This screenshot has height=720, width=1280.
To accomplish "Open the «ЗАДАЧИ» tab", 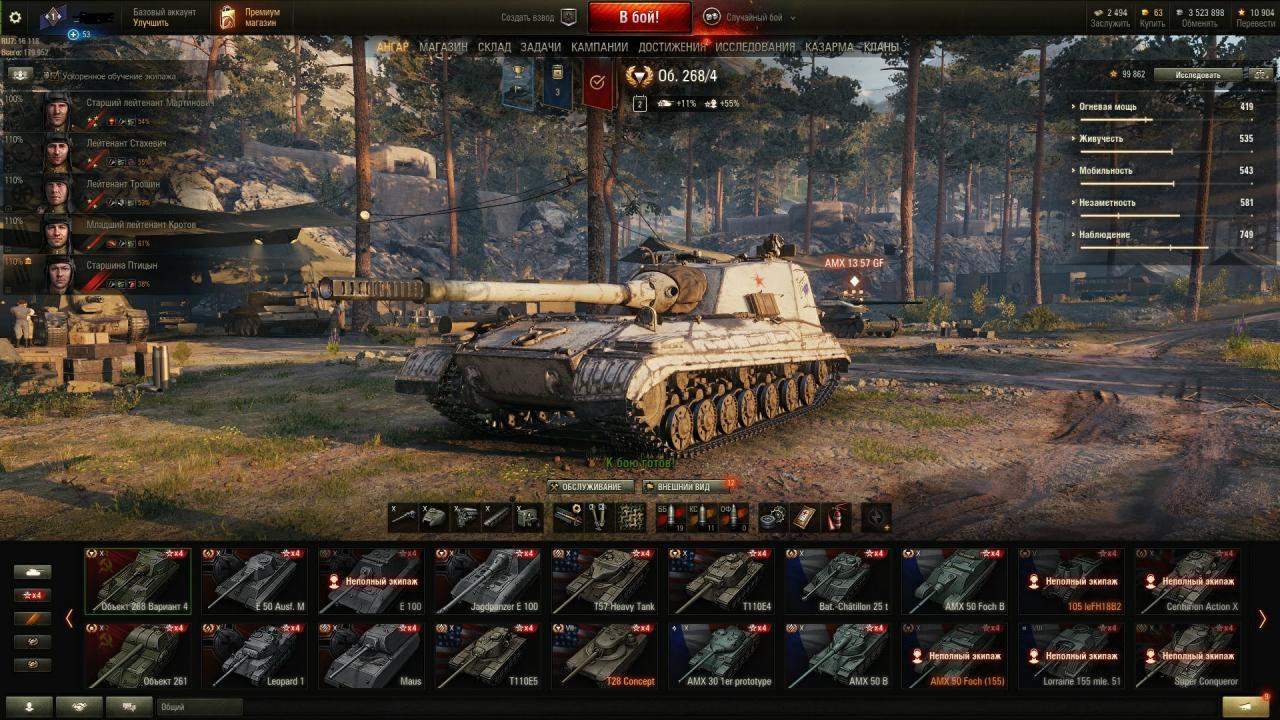I will point(541,47).
